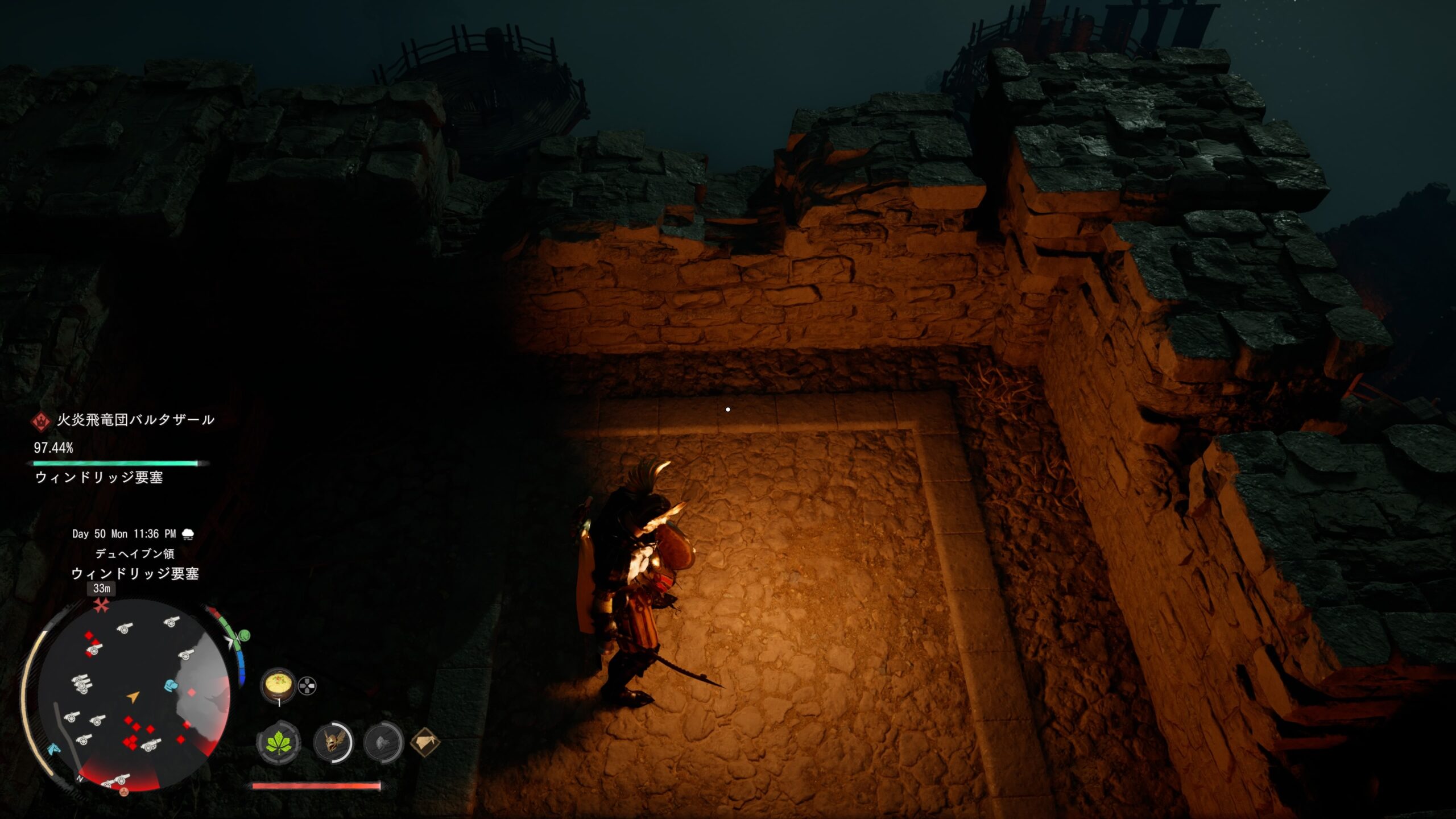Select the orange crown marker below minimap
Image resolution: width=1456 pixels, height=819 pixels.
(x=123, y=791)
